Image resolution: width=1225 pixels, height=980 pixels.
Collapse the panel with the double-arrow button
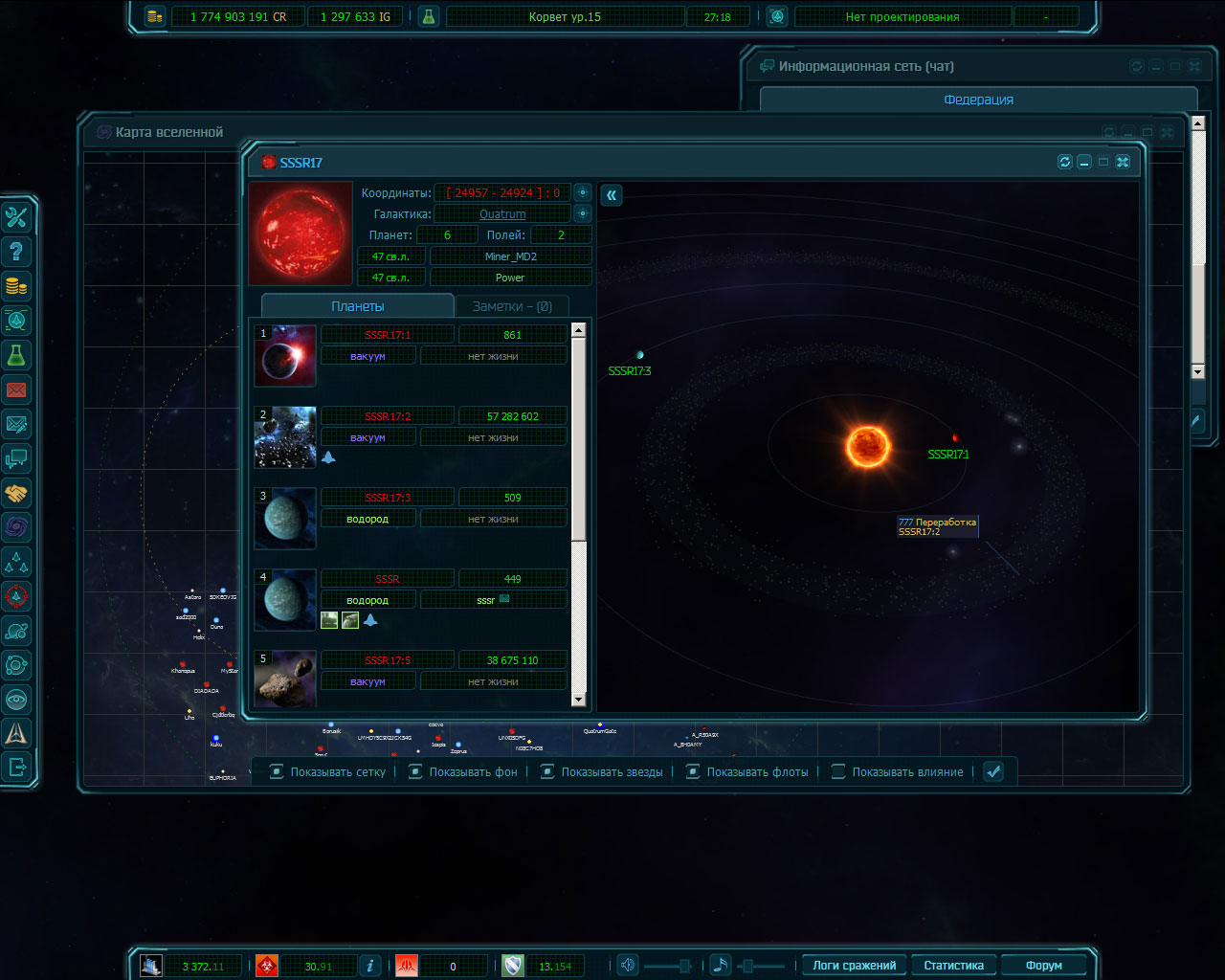[612, 195]
